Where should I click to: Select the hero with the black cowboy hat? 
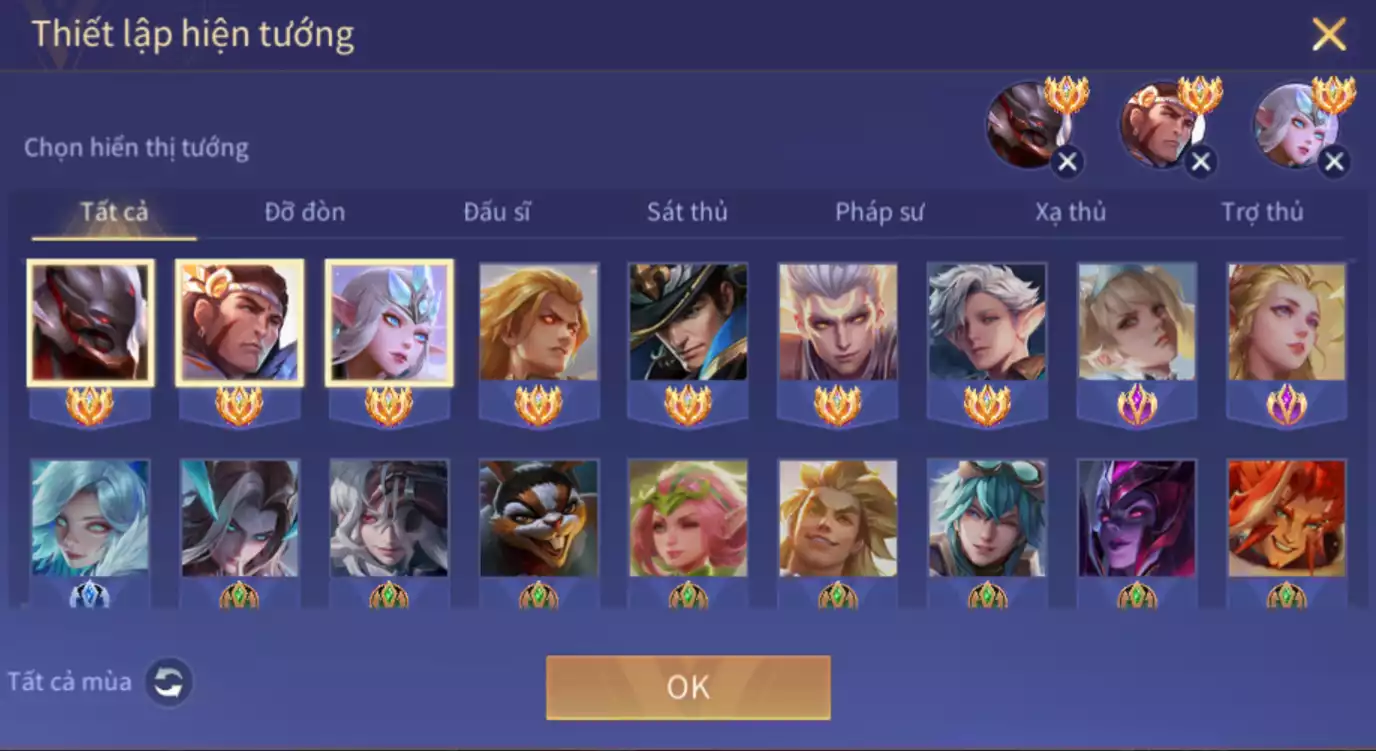[688, 322]
